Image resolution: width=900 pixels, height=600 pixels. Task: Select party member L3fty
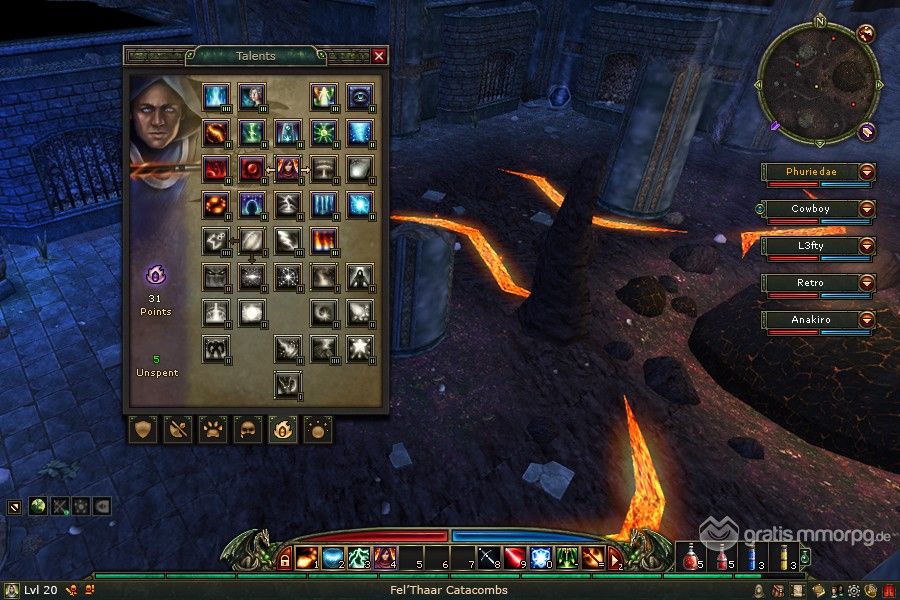809,246
